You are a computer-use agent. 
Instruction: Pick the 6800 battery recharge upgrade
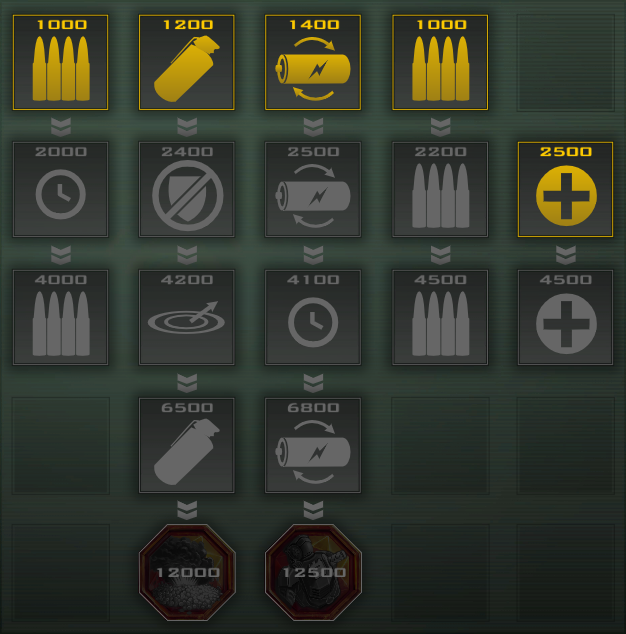(x=313, y=445)
